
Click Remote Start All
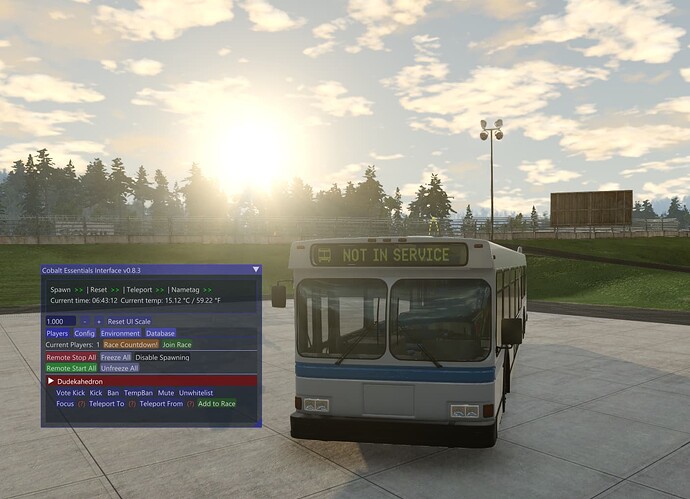click(x=71, y=368)
